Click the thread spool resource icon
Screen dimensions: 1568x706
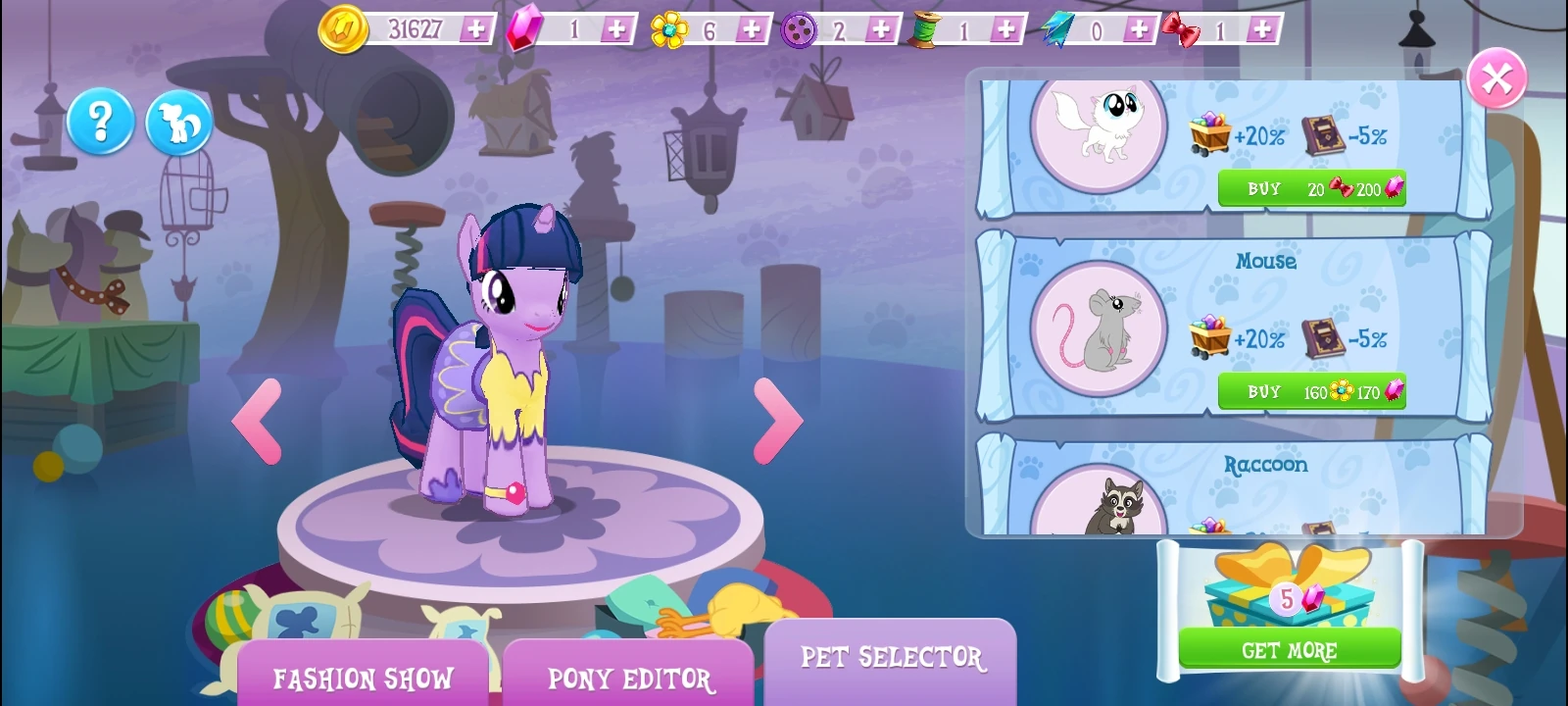925,28
